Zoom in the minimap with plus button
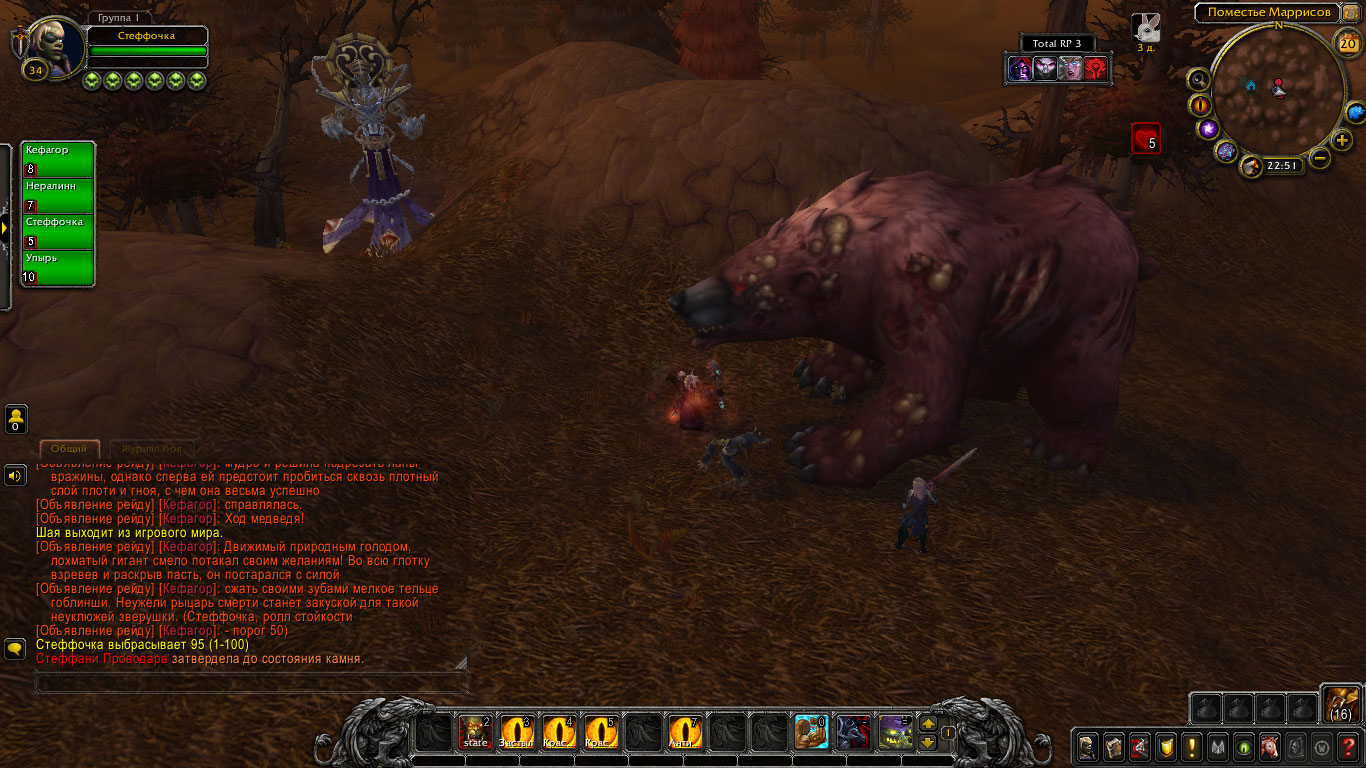This screenshot has width=1366, height=768. [1342, 140]
